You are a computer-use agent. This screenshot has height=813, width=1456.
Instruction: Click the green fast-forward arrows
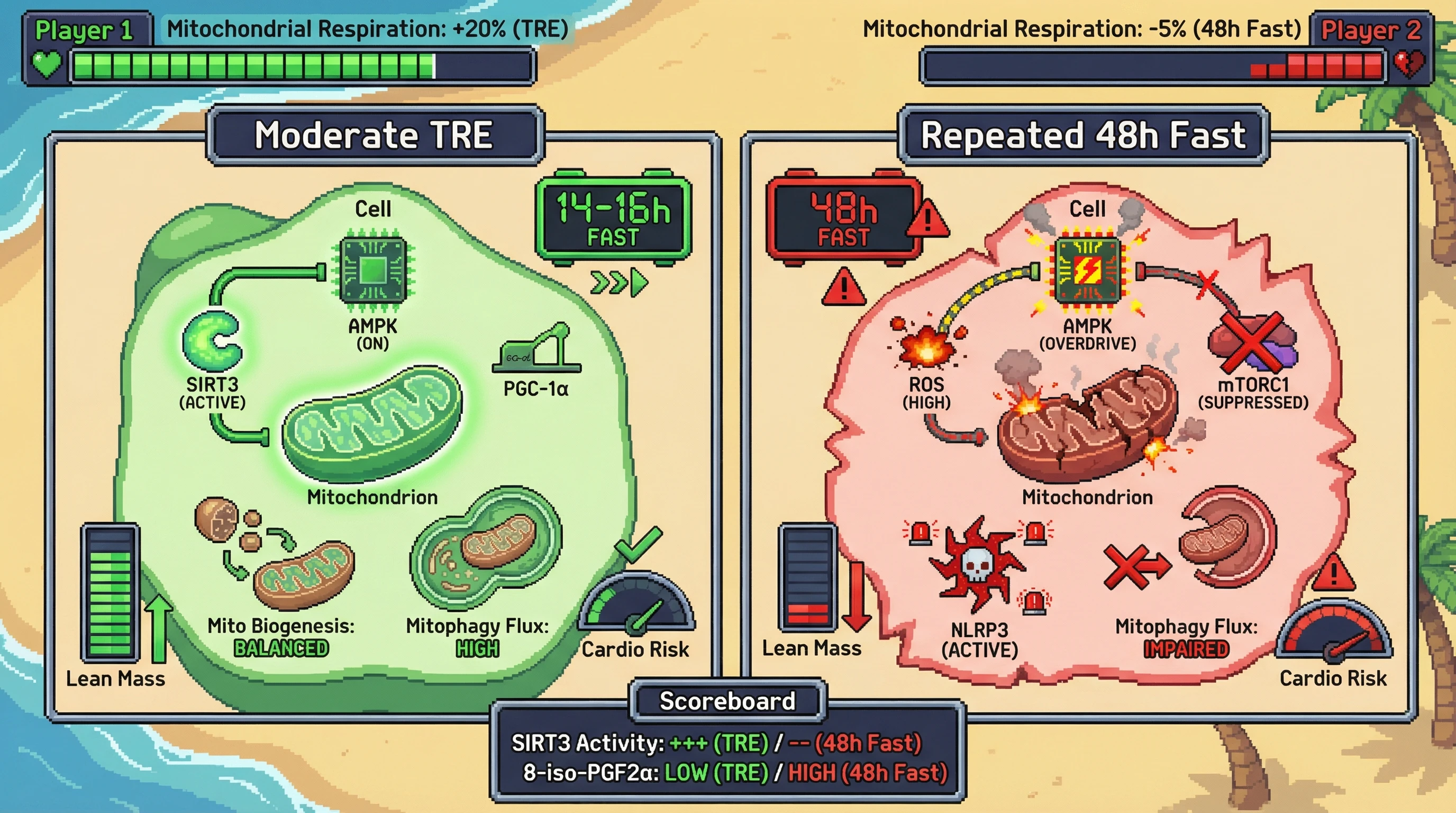[x=619, y=283]
